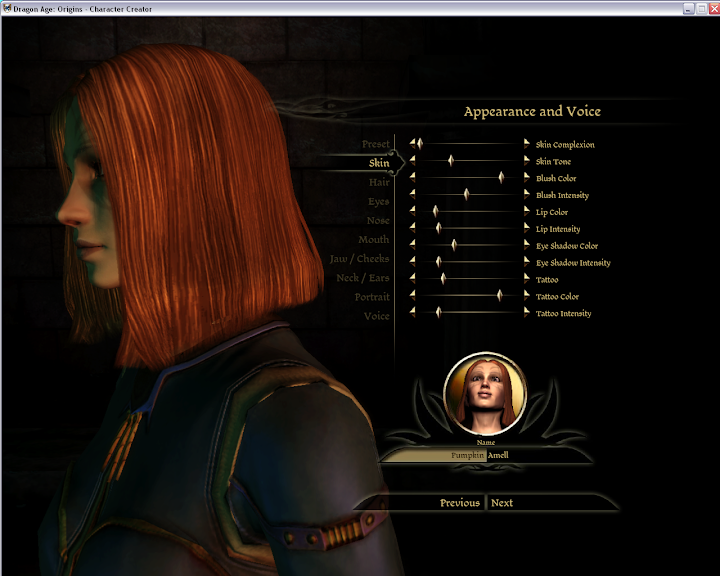This screenshot has width=720, height=576.
Task: Proceed with the Next button
Action: click(502, 503)
